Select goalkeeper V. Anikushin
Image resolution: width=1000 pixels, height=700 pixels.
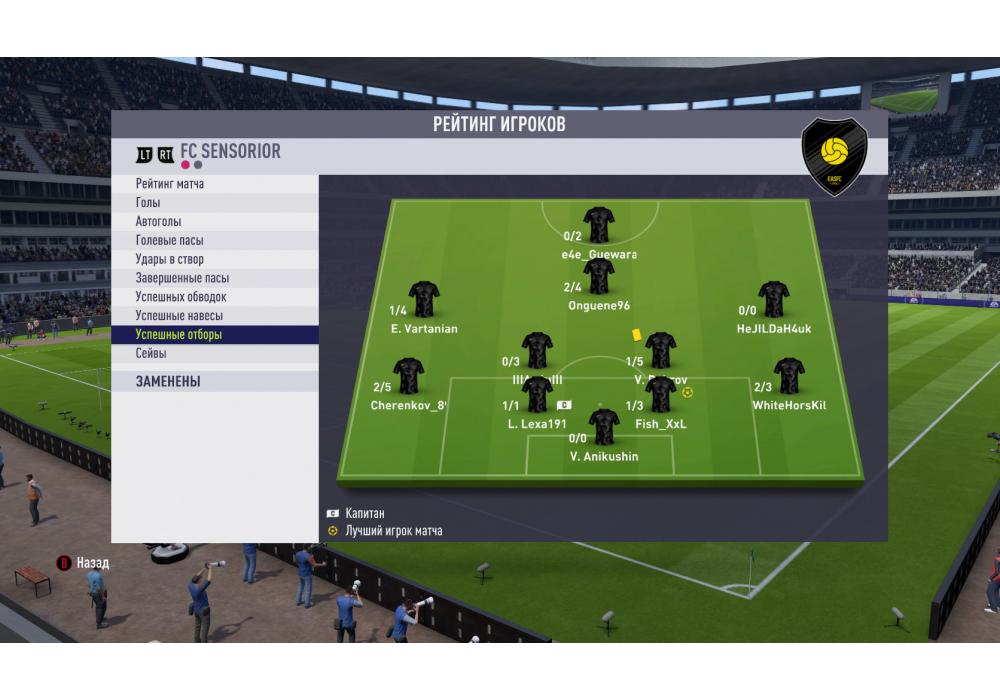pyautogui.click(x=604, y=426)
